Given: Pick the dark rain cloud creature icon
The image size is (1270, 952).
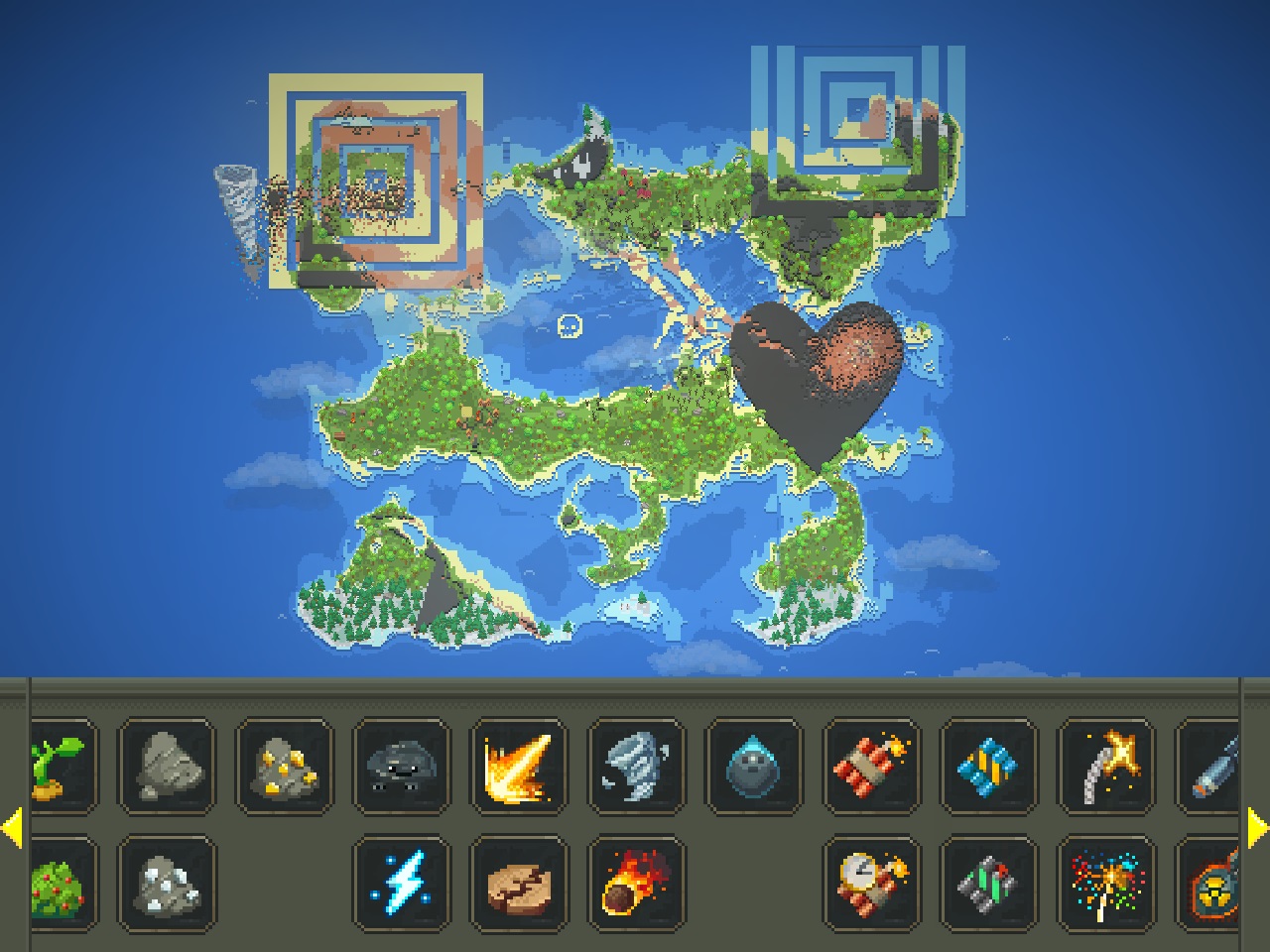Looking at the screenshot, I should pyautogui.click(x=402, y=768).
